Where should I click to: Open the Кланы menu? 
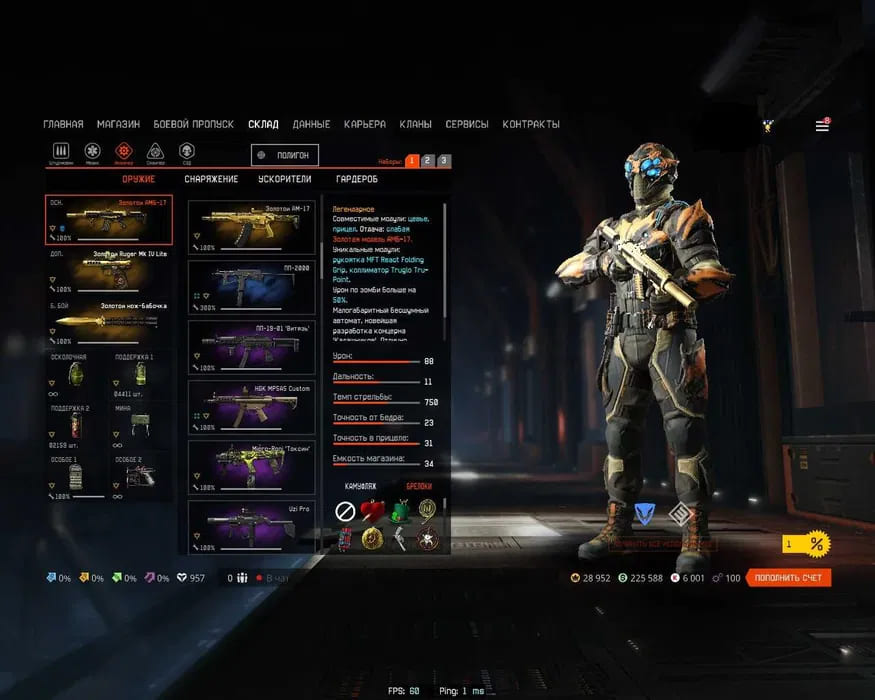415,124
